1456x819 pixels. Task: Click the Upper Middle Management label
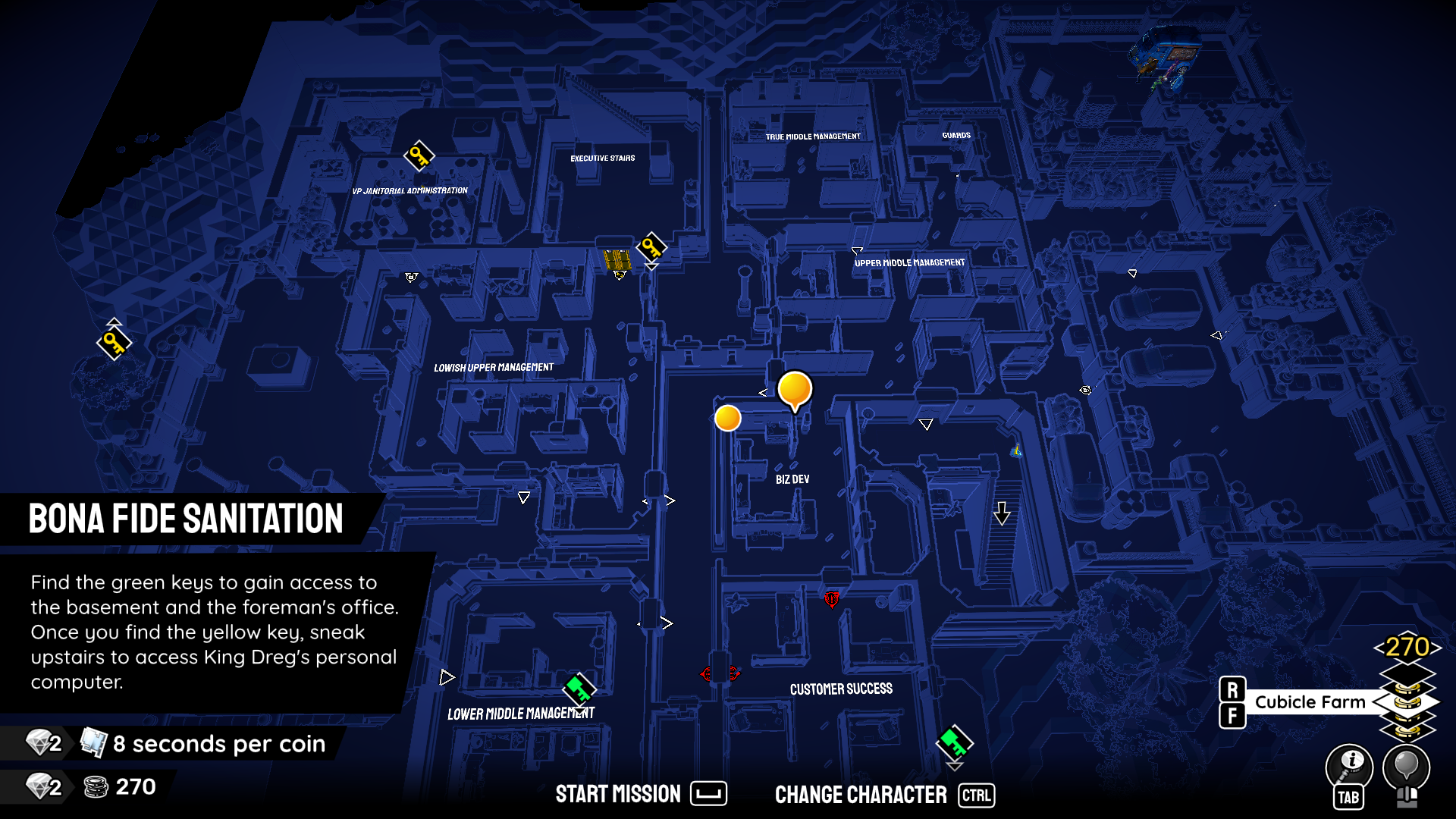pyautogui.click(x=908, y=262)
